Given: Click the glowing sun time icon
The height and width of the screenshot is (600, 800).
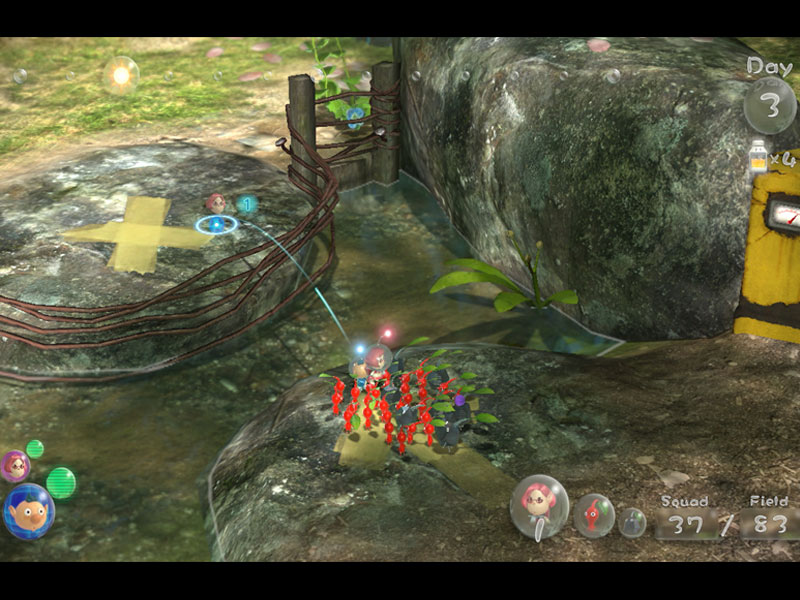Looking at the screenshot, I should [122, 74].
